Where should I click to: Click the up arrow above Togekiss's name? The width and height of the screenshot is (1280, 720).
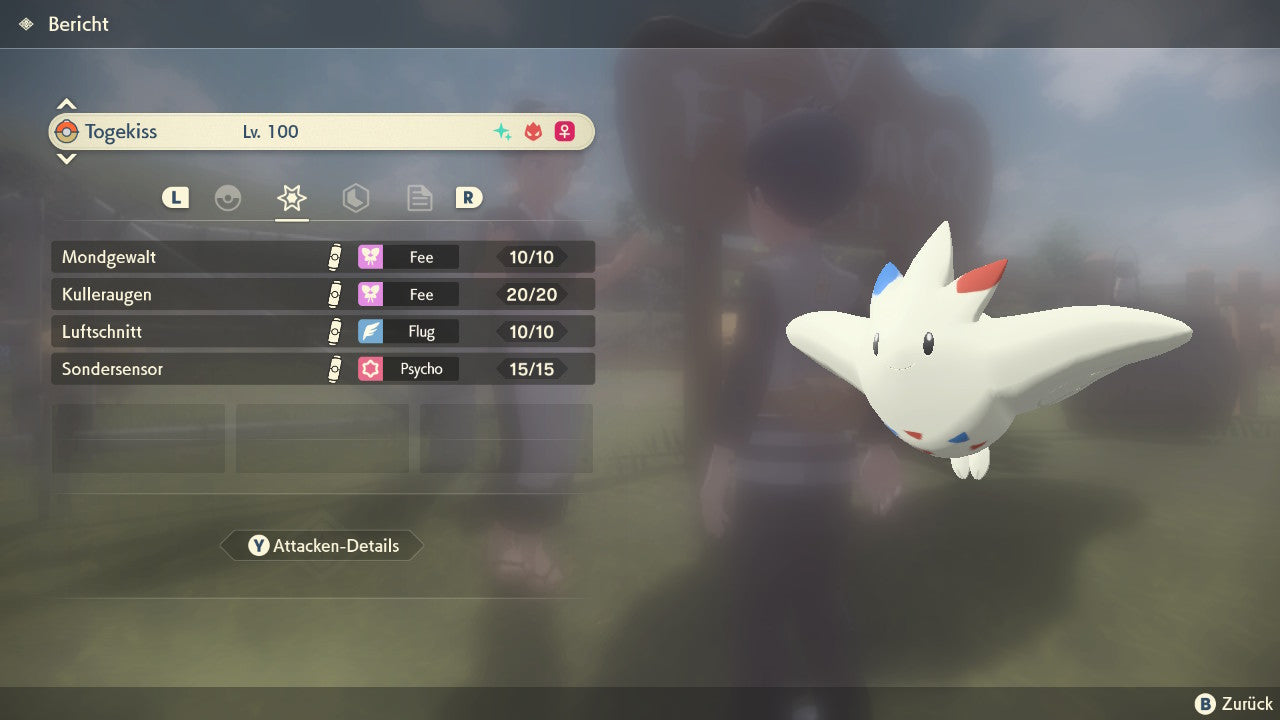click(x=66, y=105)
